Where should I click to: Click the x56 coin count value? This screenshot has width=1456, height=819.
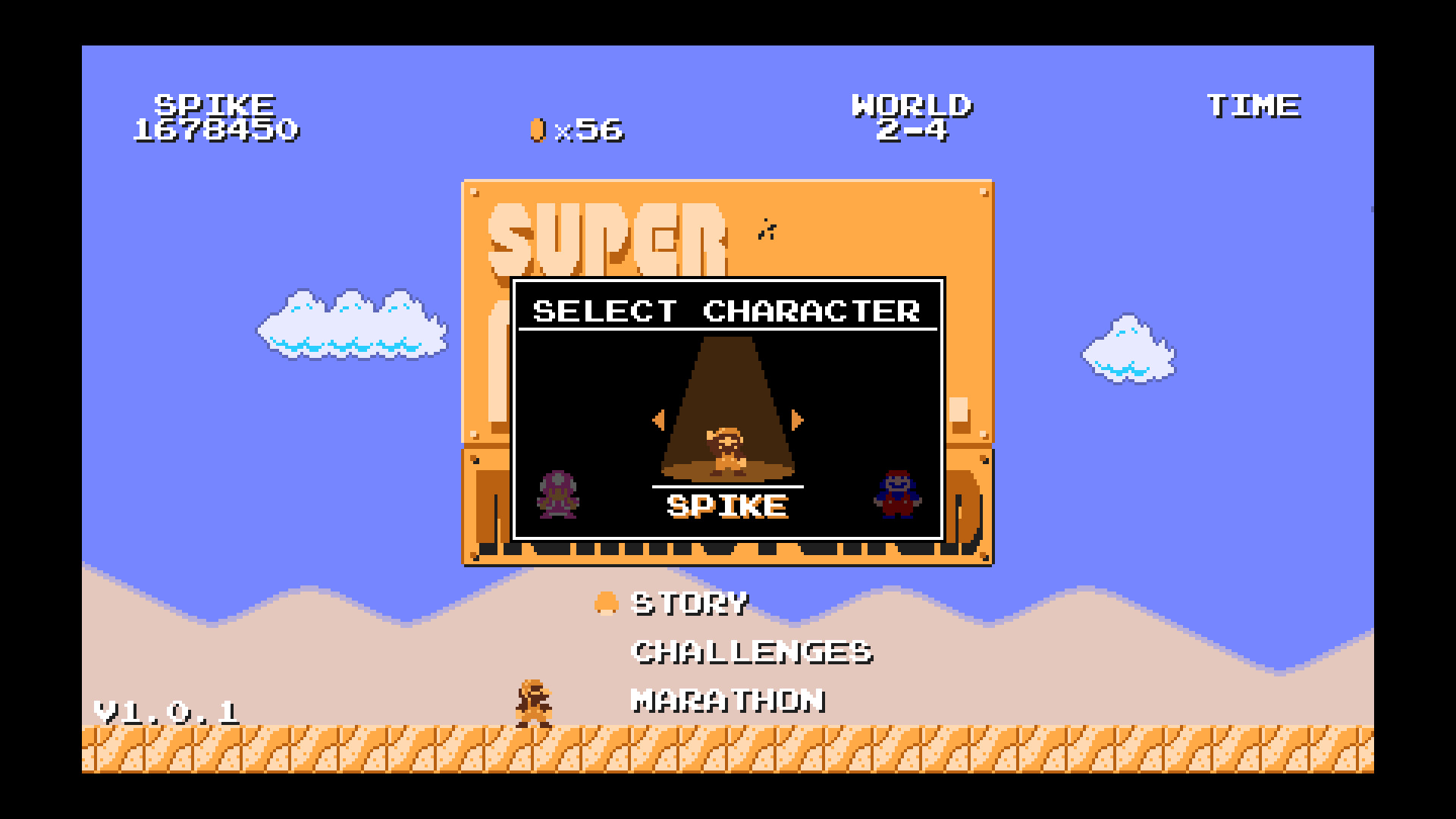[x=593, y=130]
